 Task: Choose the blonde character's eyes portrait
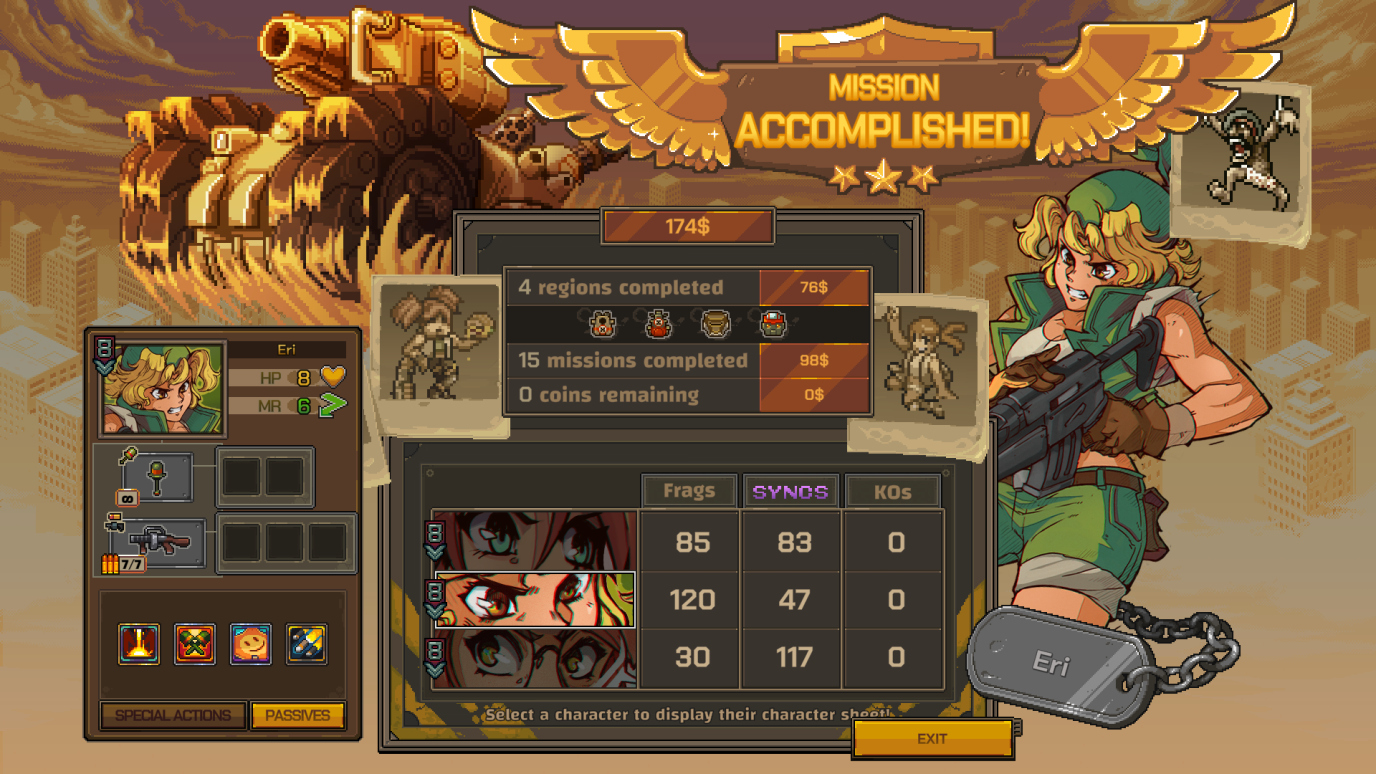535,600
